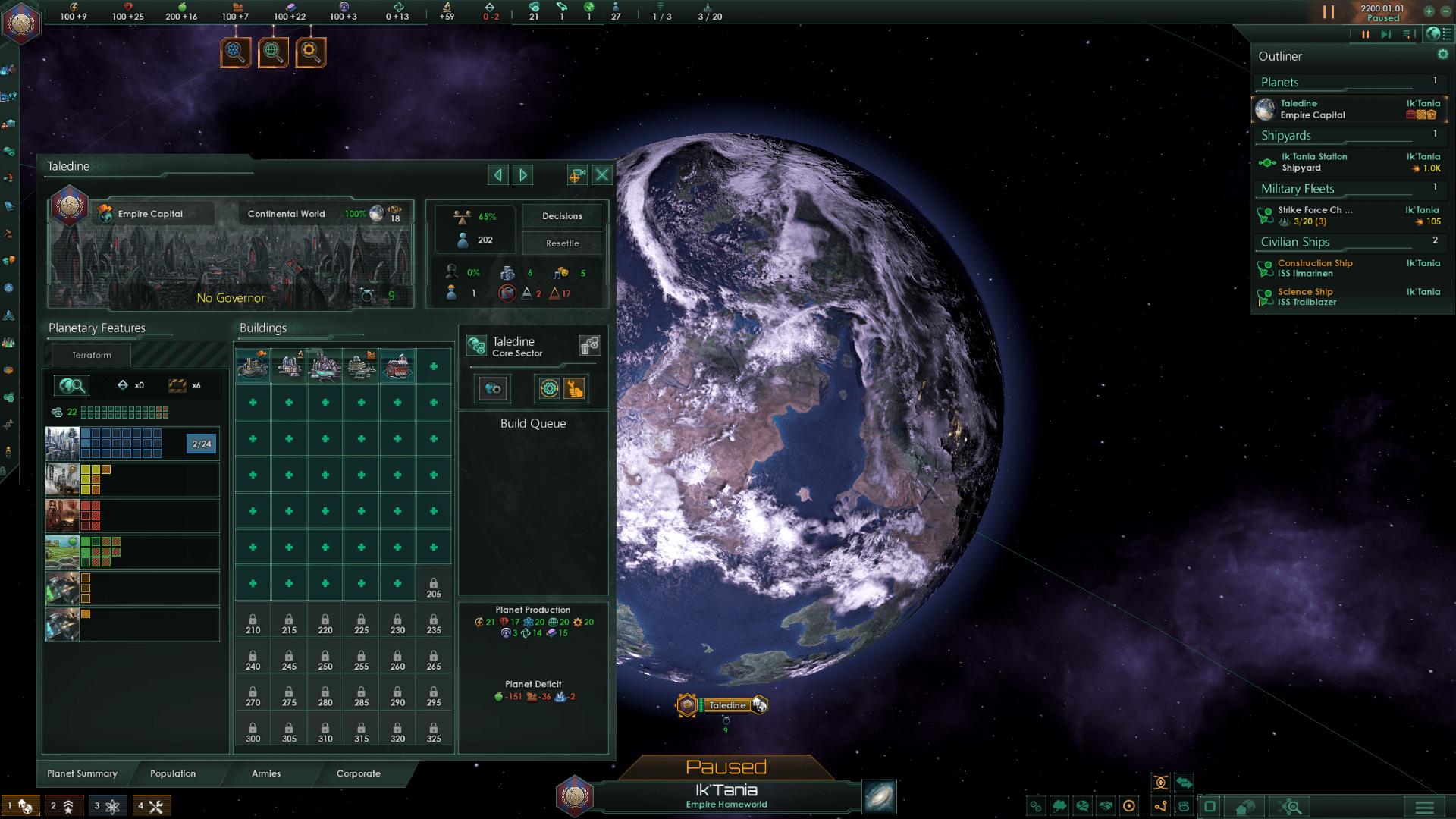1456x819 pixels.
Task: Open the Terraform option
Action: pos(92,355)
